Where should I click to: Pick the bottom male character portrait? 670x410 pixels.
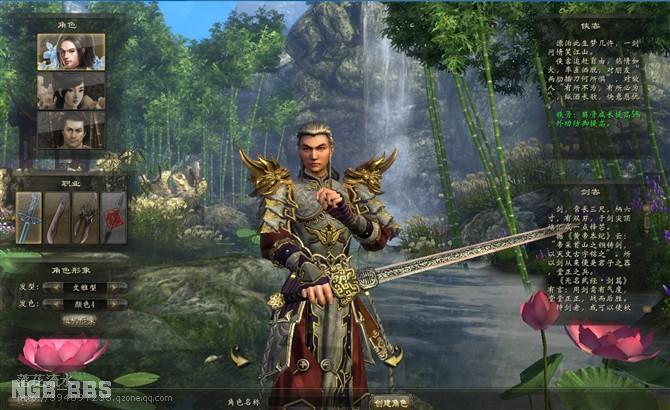click(71, 130)
